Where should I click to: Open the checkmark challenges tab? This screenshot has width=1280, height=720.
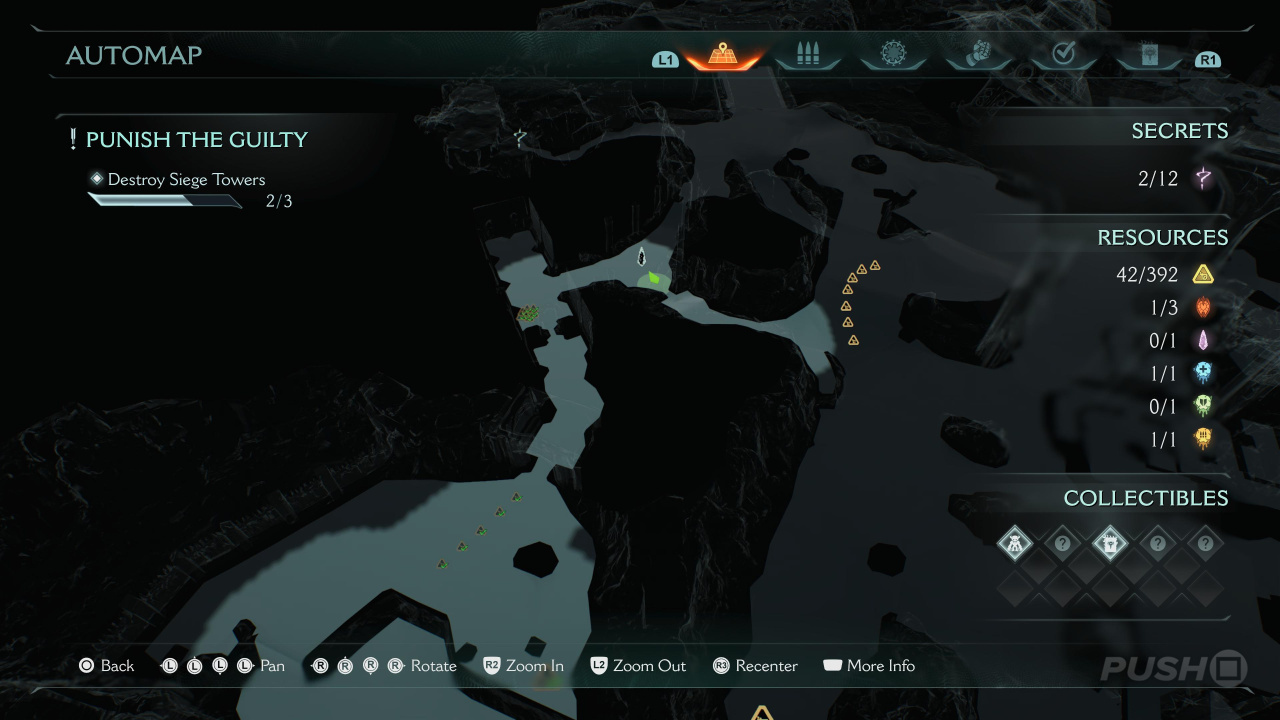point(1063,54)
